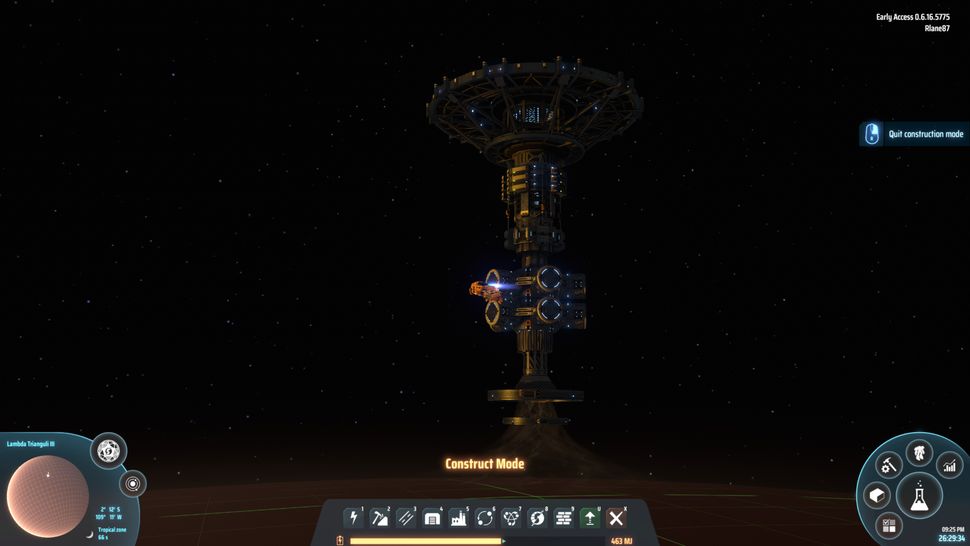Quit construction mode
Image resolution: width=970 pixels, height=546 pixels.
[914, 134]
